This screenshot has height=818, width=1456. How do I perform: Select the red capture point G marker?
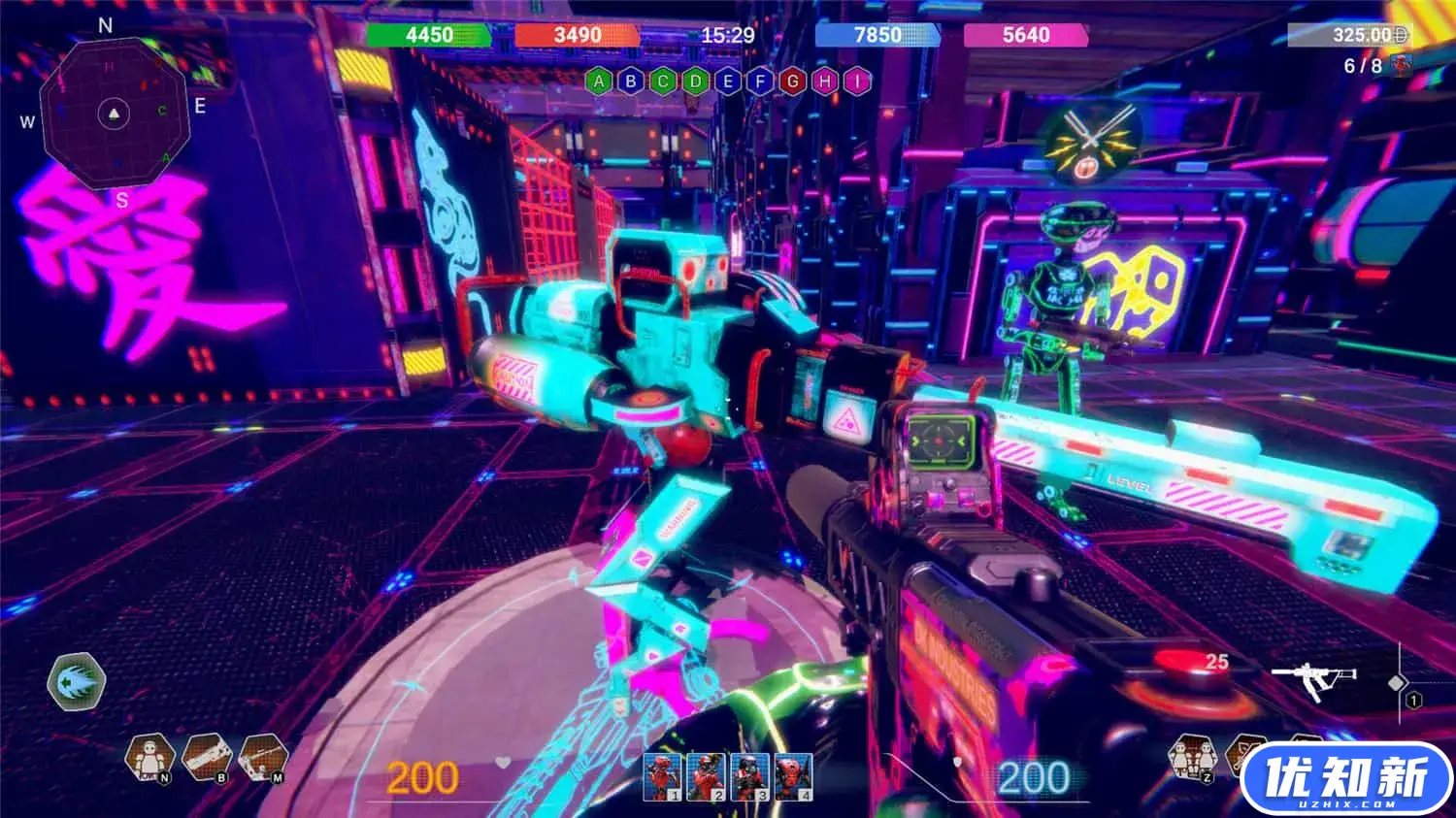pyautogui.click(x=792, y=82)
